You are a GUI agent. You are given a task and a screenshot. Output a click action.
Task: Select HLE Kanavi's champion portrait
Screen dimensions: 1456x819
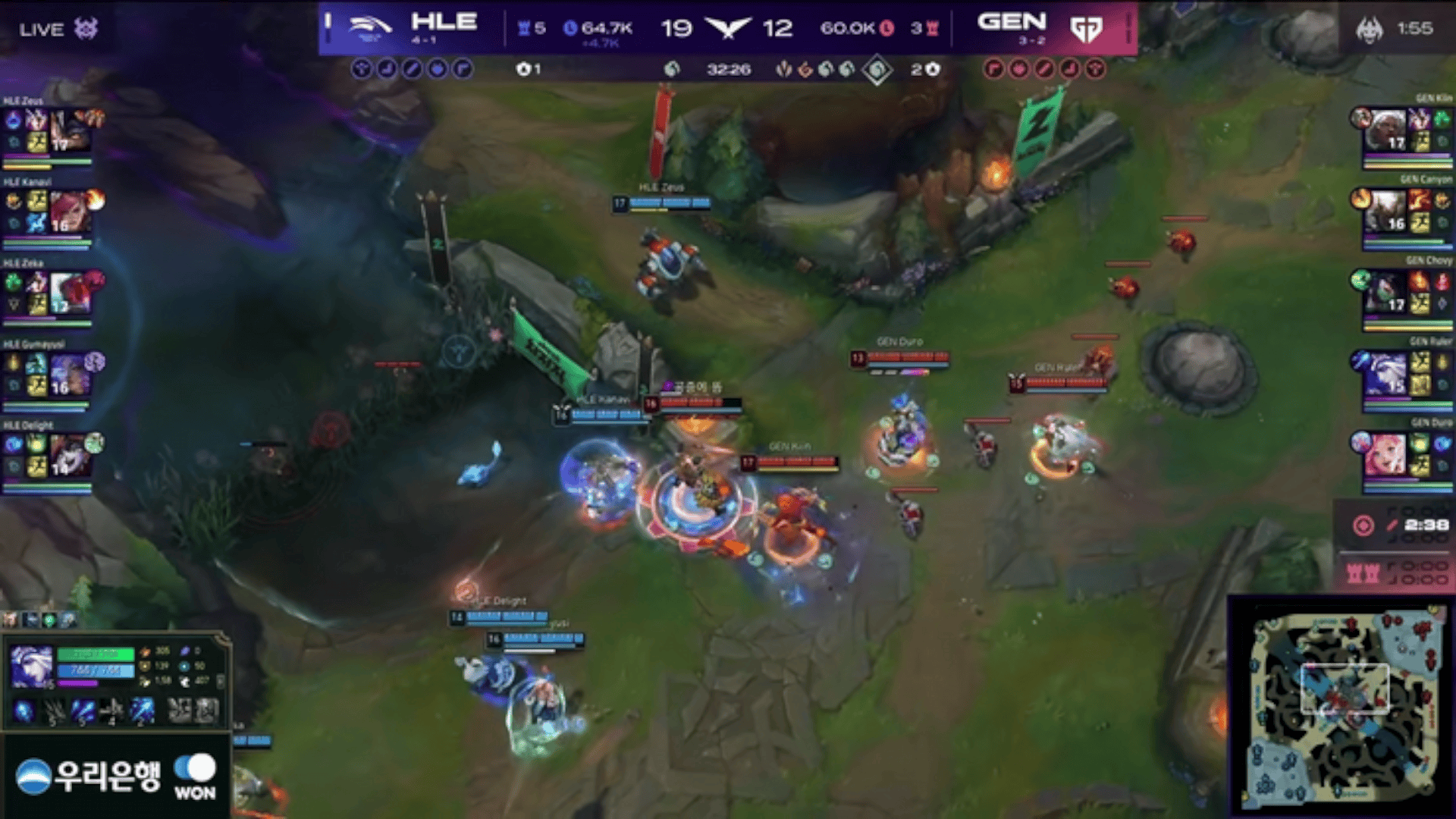coord(70,211)
